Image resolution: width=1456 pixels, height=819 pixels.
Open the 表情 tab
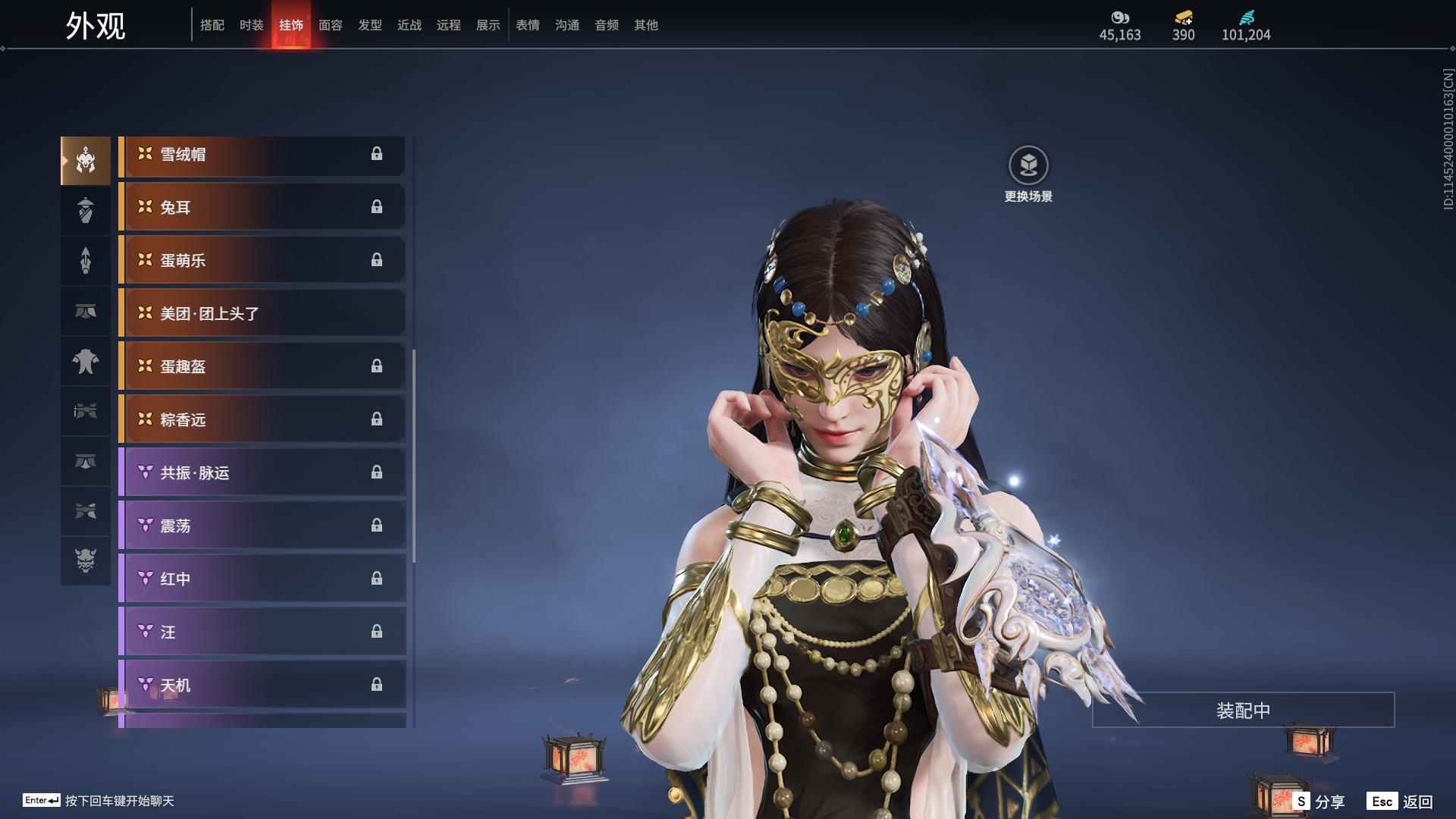click(x=528, y=25)
